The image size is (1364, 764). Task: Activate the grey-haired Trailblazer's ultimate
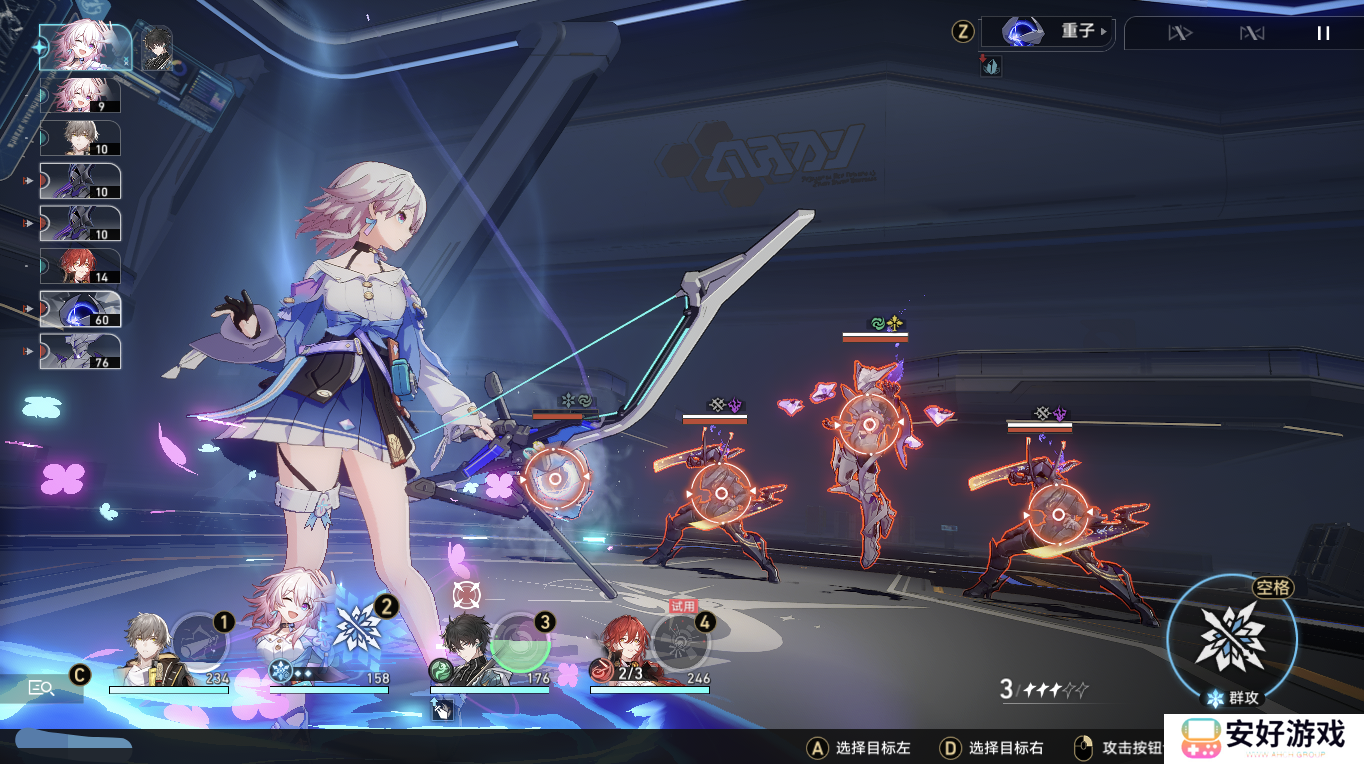[199, 642]
